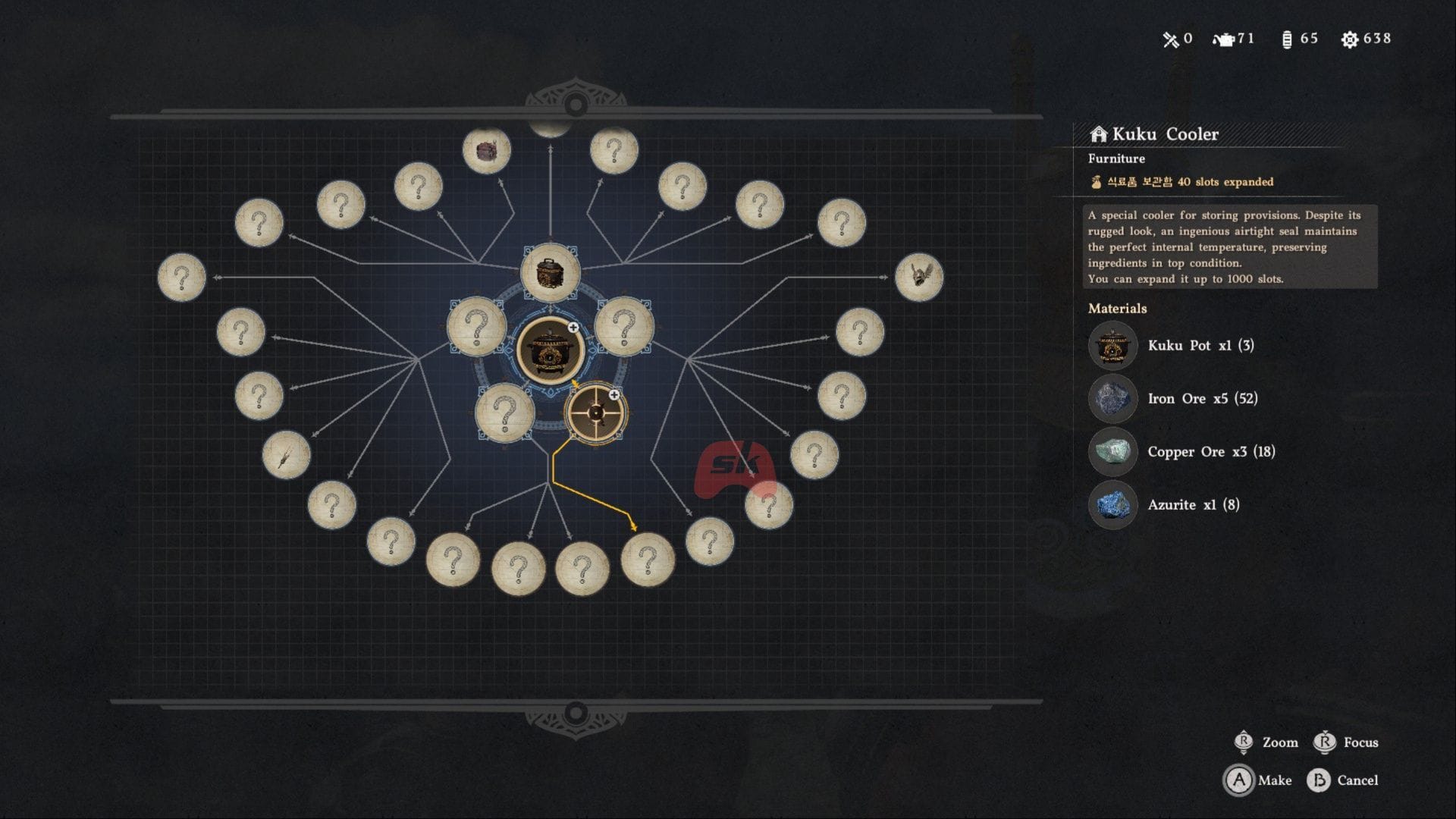The width and height of the screenshot is (1456, 819).
Task: Expand the Kuku Pot node with its plus badge
Action: click(574, 327)
